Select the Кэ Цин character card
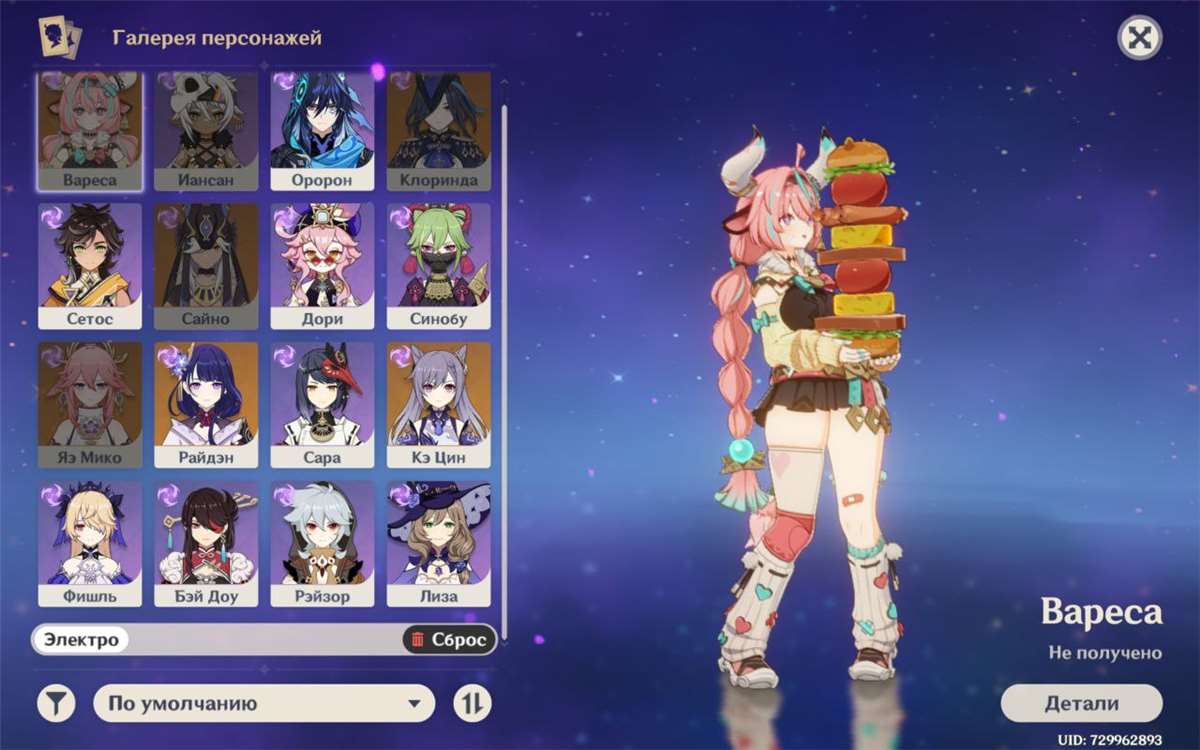 (x=438, y=405)
